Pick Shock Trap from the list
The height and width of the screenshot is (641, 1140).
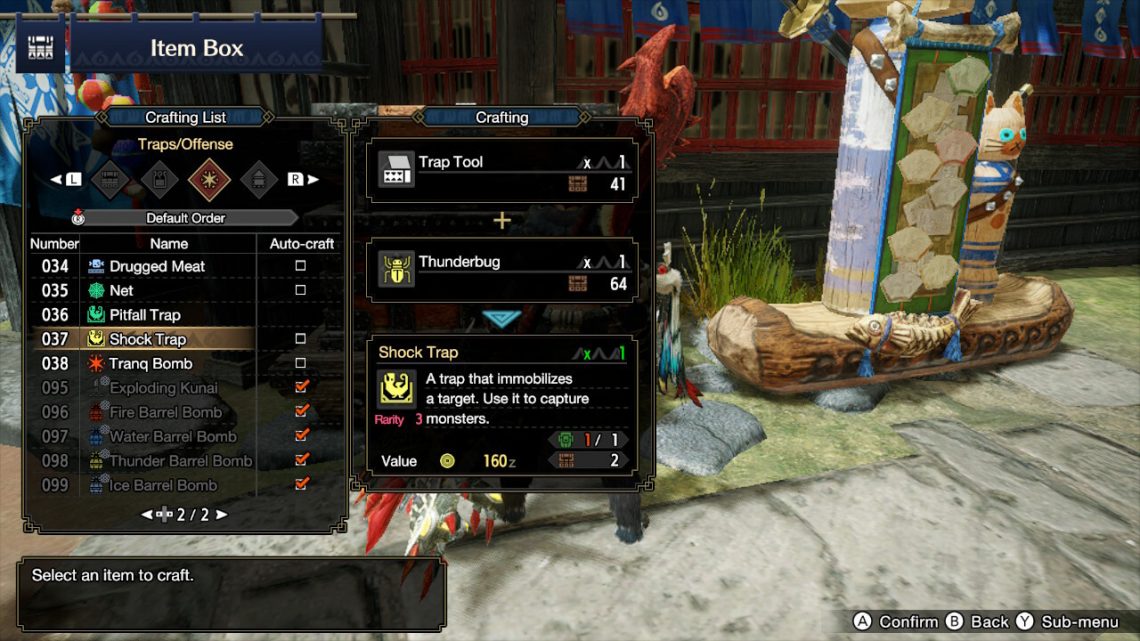click(147, 339)
